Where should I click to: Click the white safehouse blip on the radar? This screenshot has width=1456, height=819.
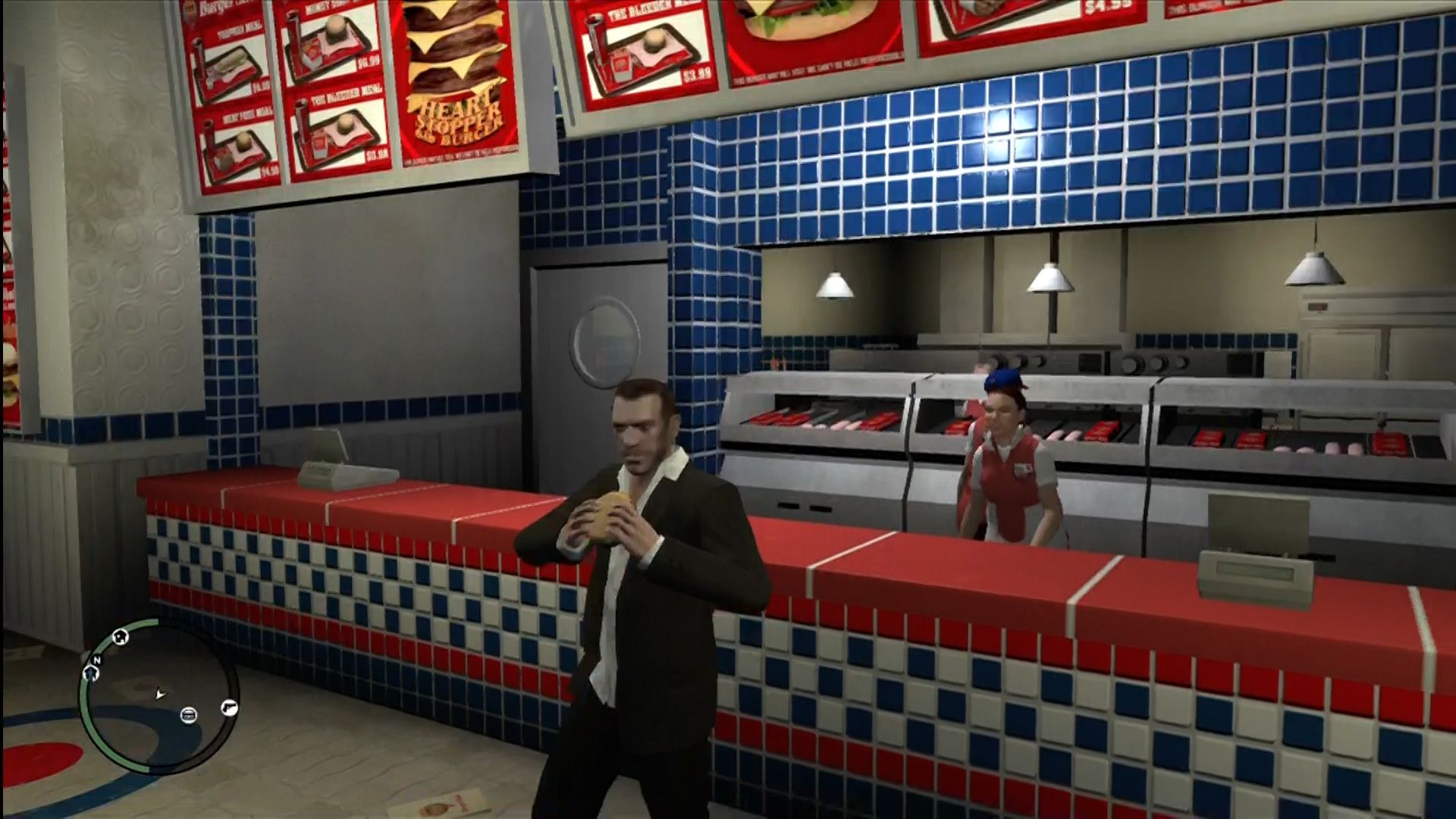tap(120, 638)
